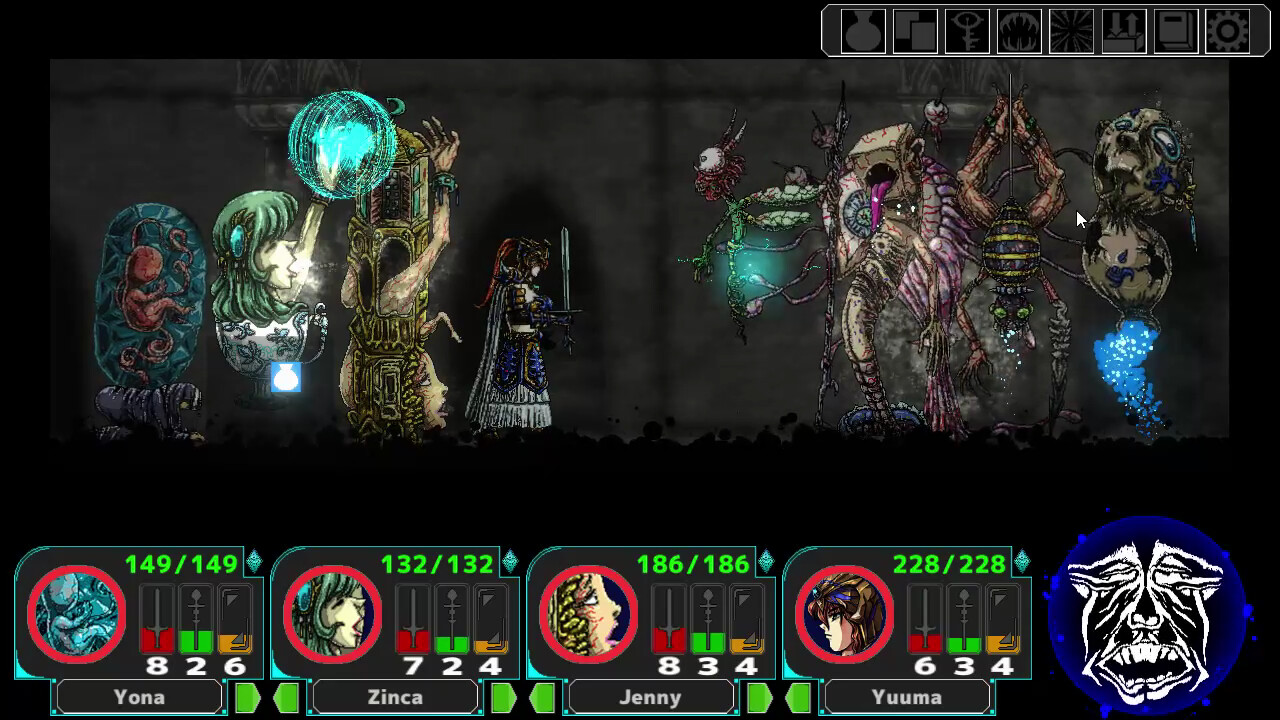Open the inventory box with arrows icon
The height and width of the screenshot is (720, 1280).
[1125, 32]
